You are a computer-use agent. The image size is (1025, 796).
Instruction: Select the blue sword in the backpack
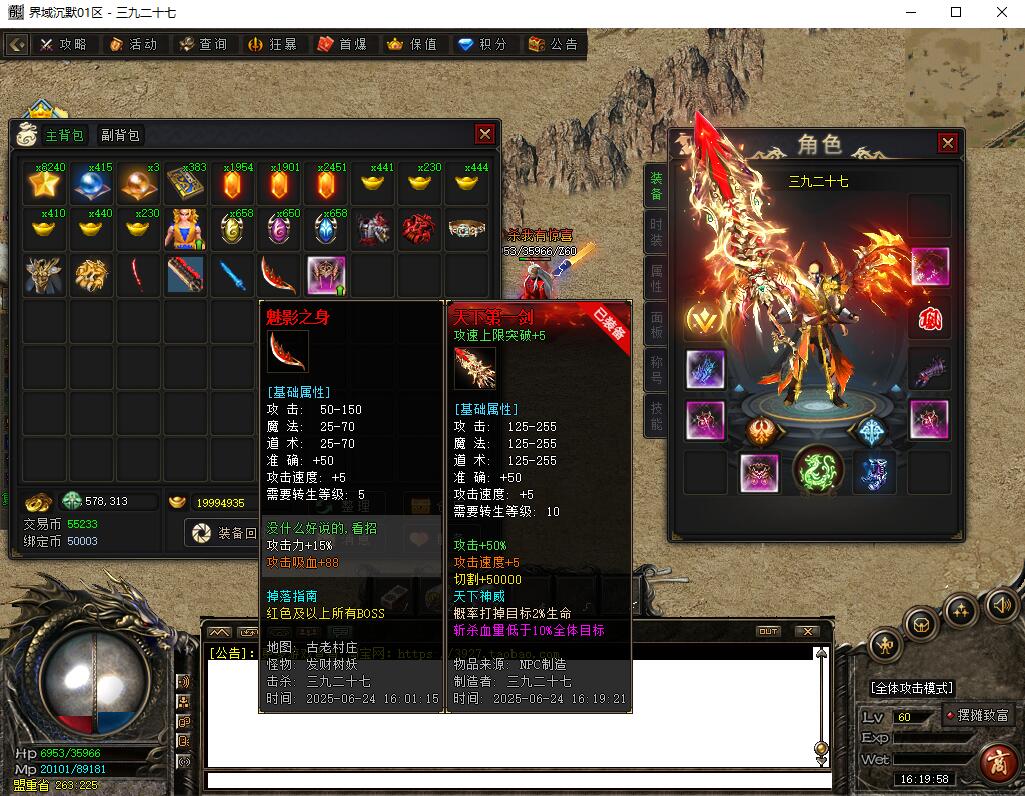point(232,274)
